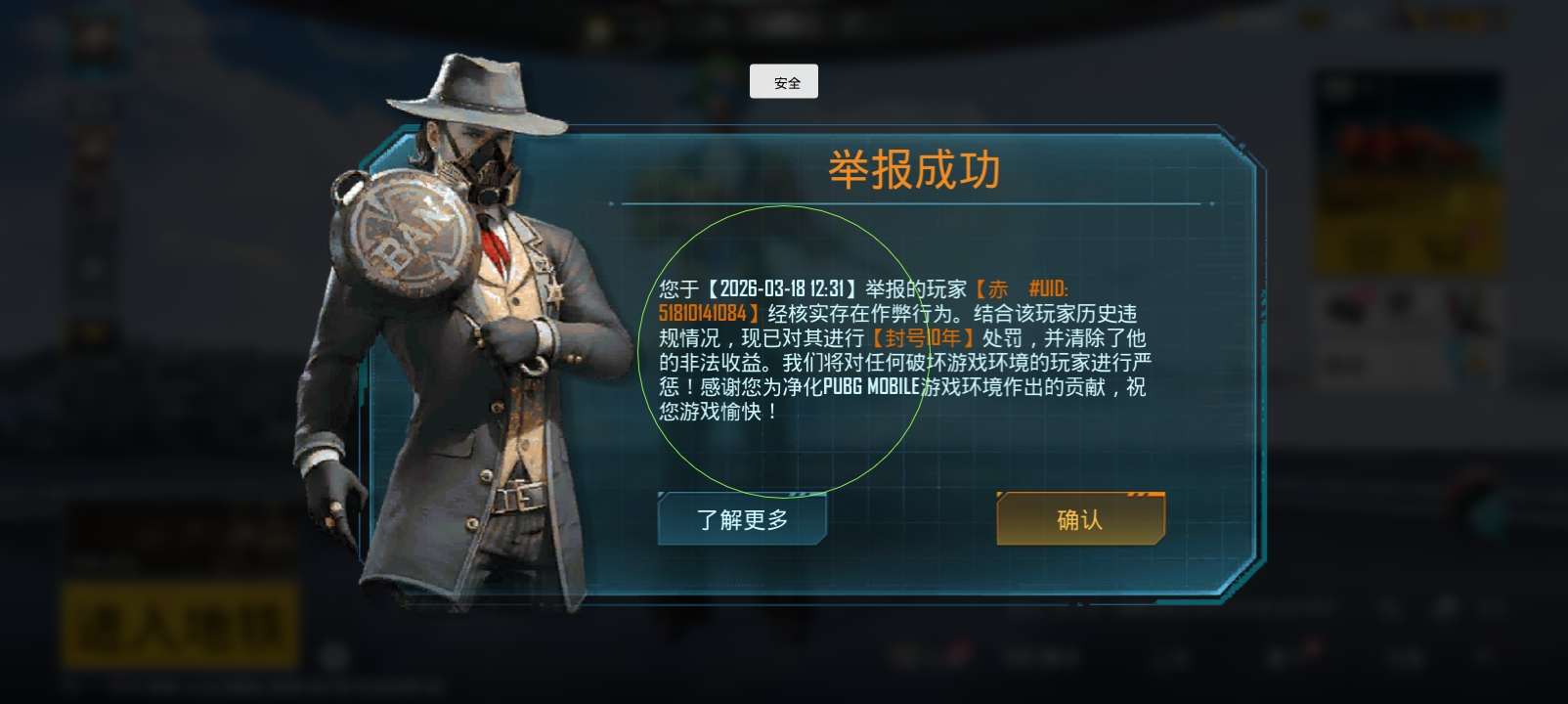
Task: Click the 举报成功 dialog header
Action: 915,166
